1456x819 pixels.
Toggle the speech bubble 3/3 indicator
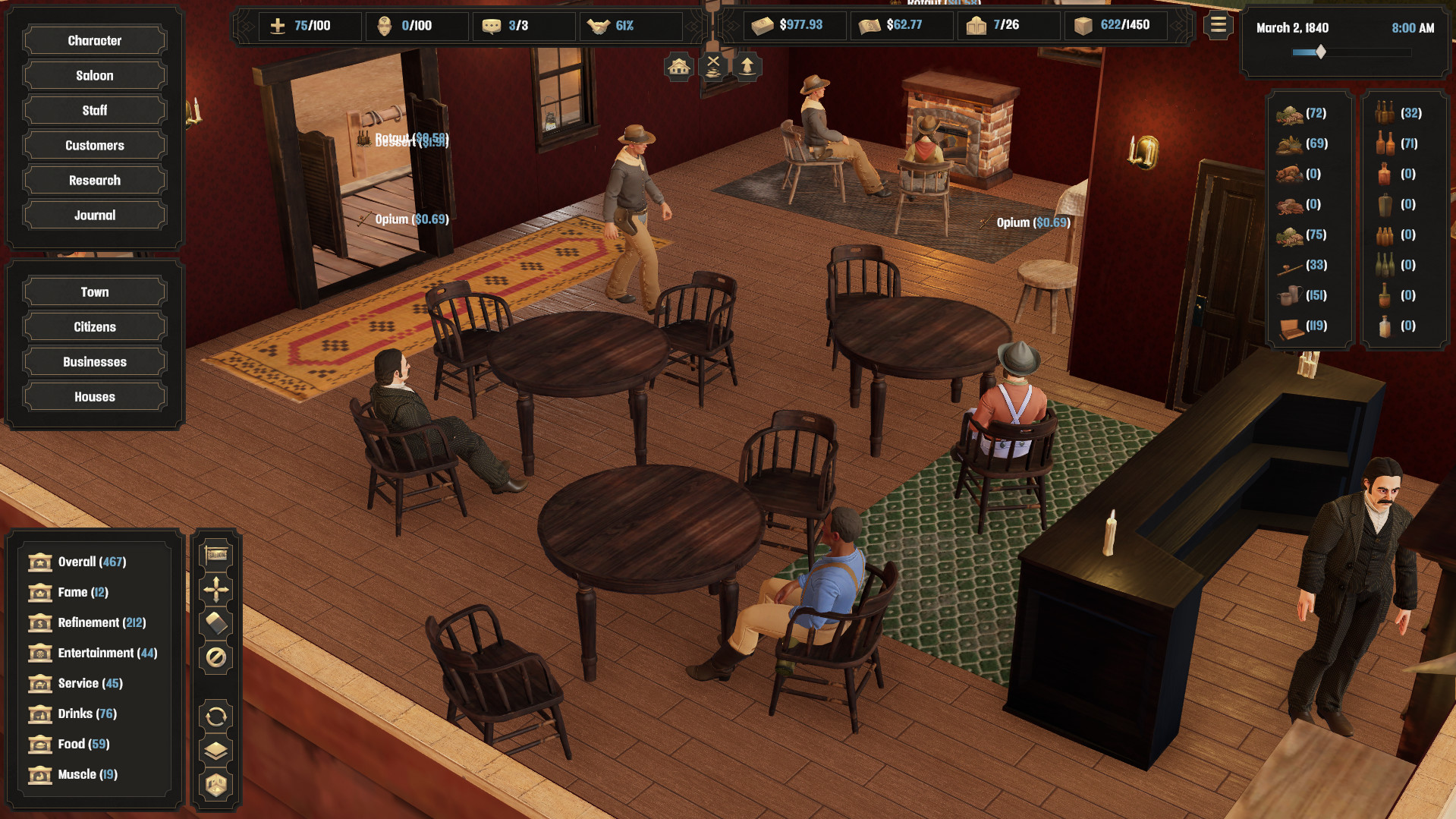(524, 25)
